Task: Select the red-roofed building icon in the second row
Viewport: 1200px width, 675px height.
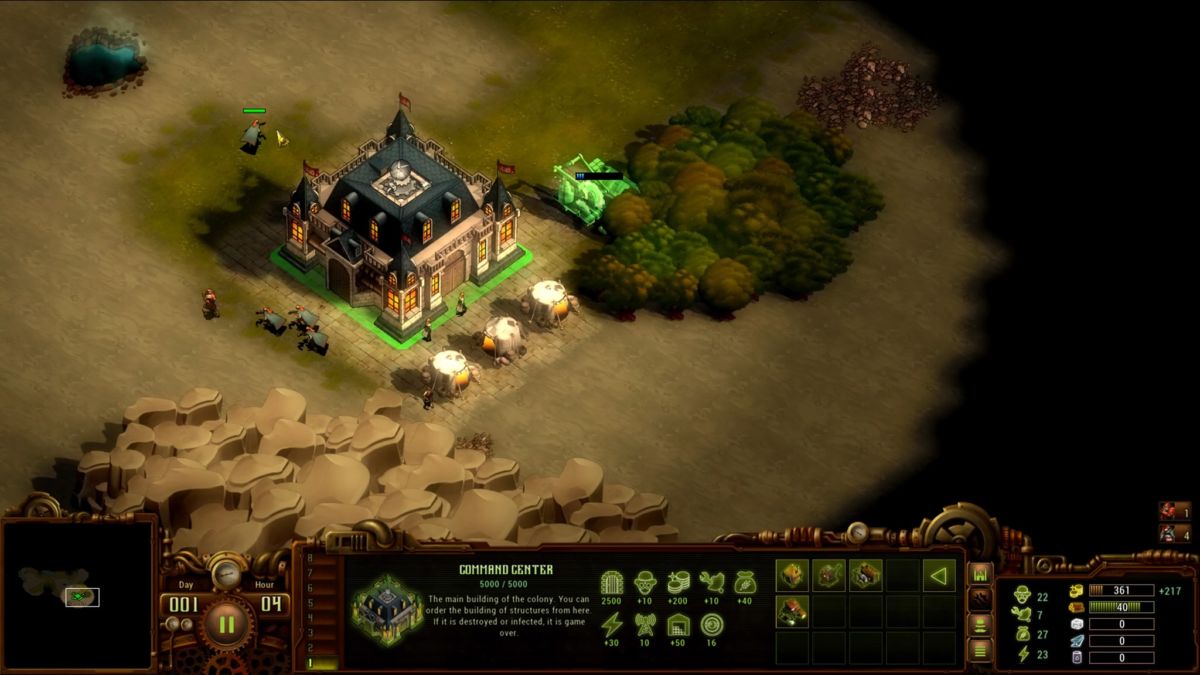Action: [x=792, y=612]
